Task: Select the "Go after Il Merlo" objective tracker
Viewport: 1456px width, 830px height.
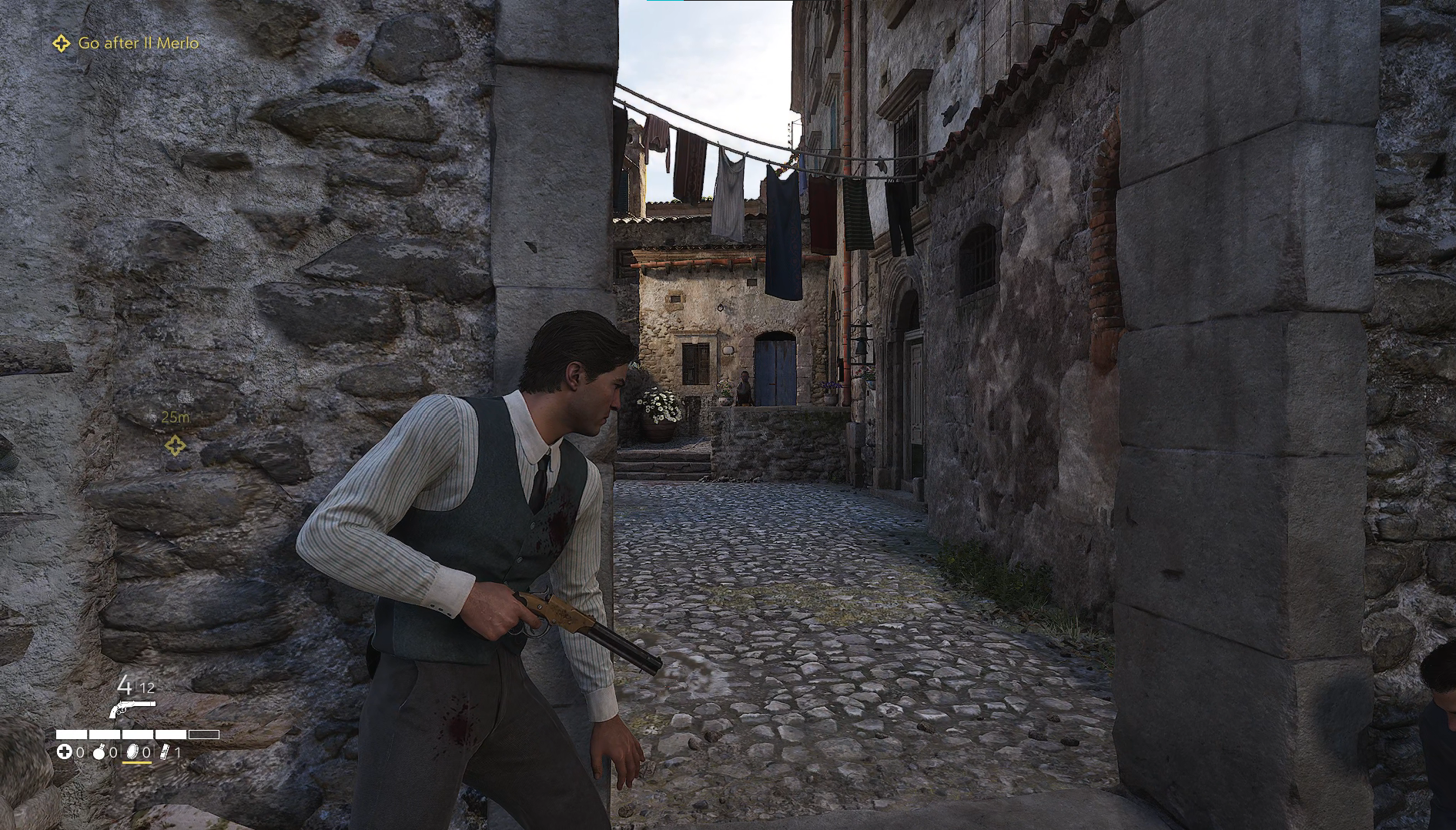Action: coord(127,43)
